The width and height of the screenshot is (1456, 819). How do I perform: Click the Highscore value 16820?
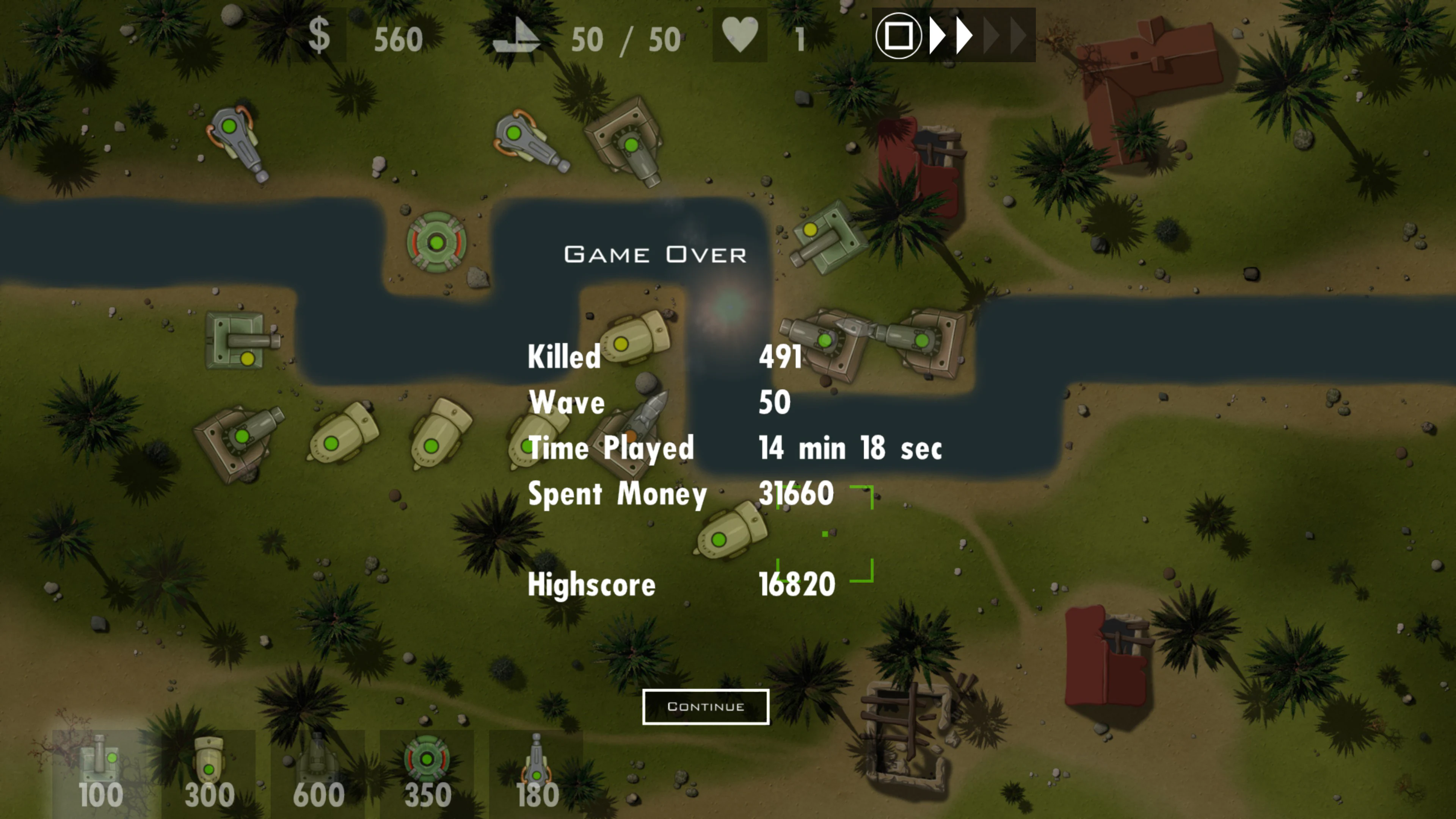point(797,585)
